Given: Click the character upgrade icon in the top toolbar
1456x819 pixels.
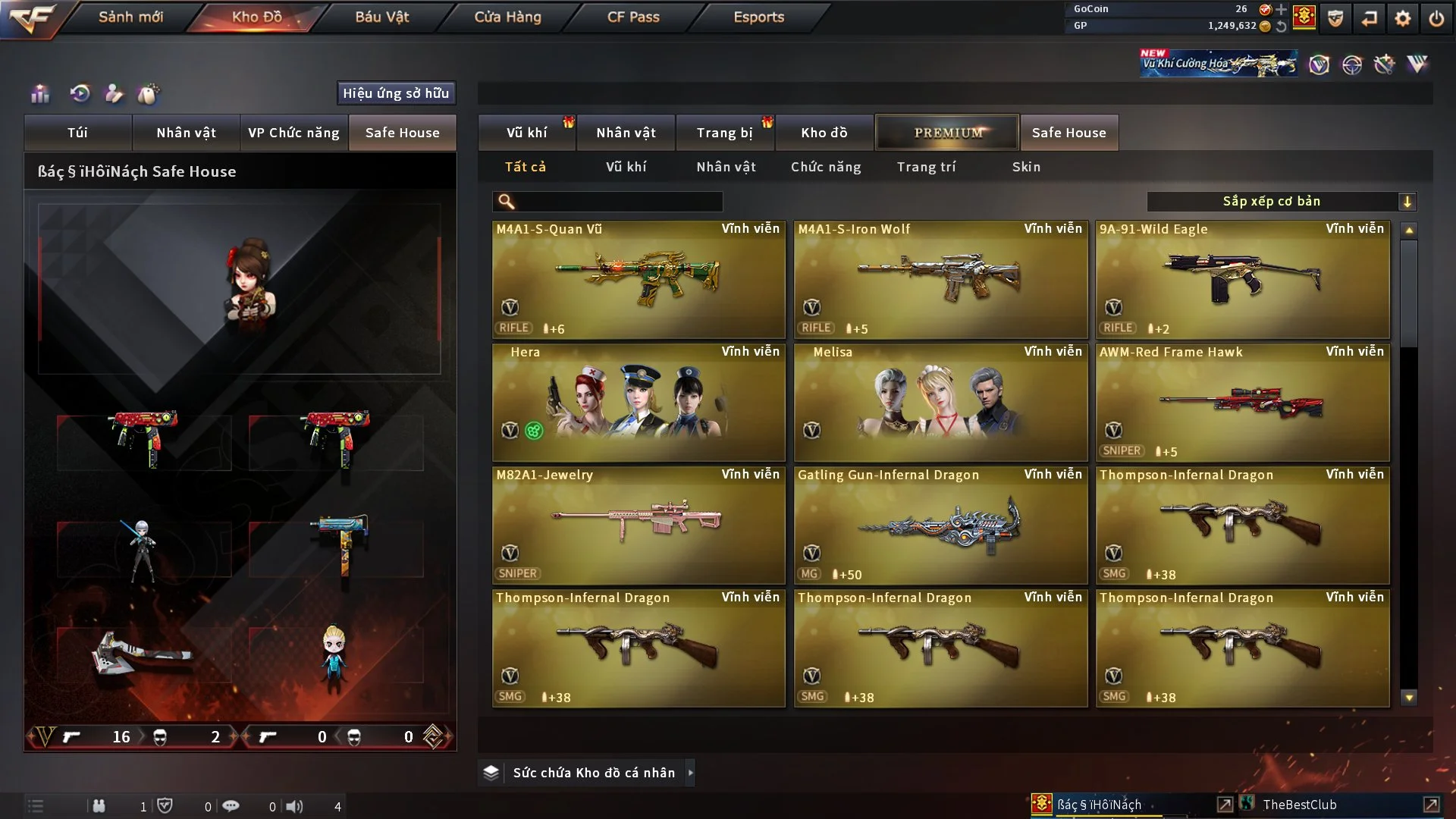Looking at the screenshot, I should coord(115,94).
